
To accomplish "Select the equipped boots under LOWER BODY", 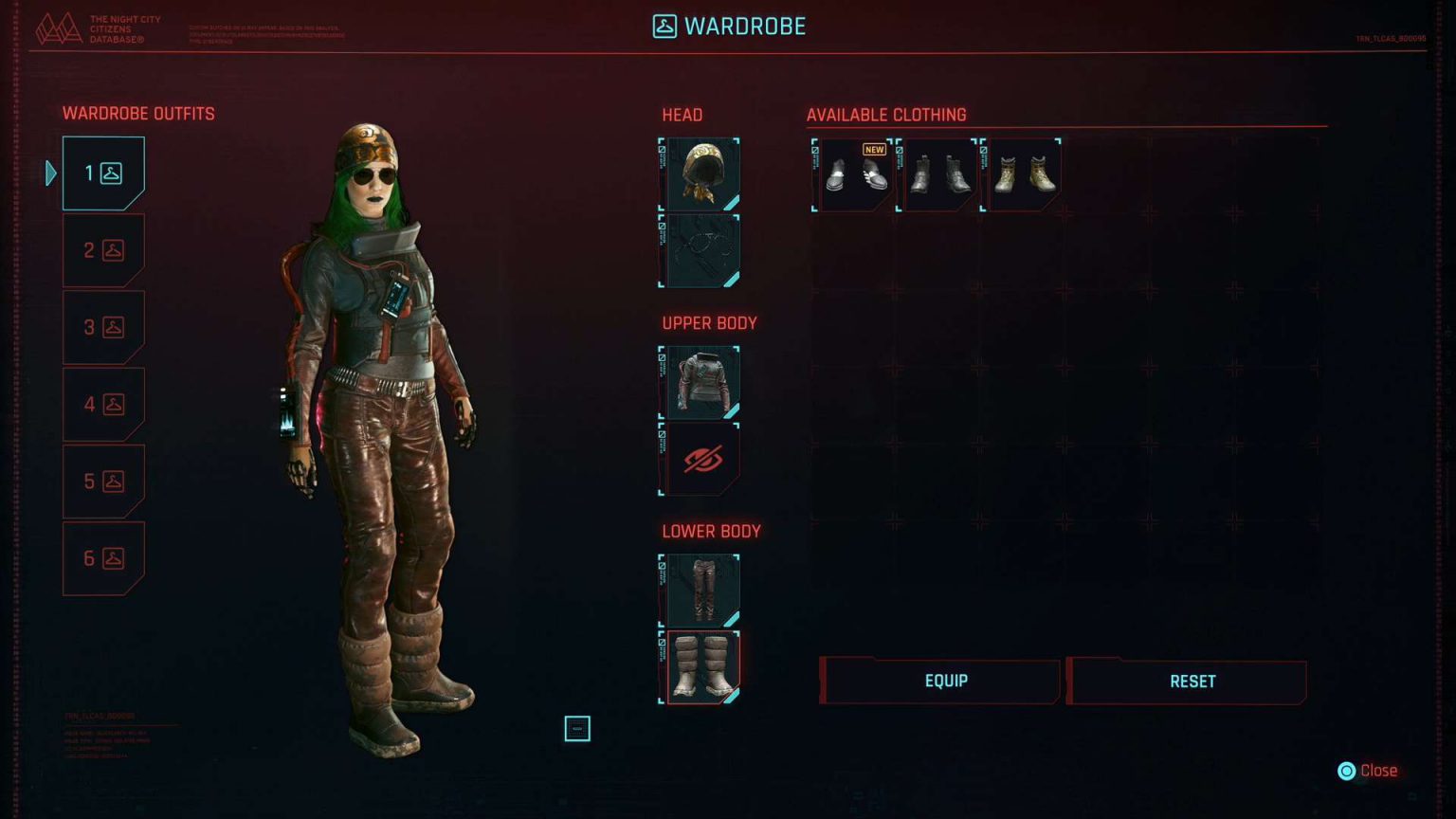I will click(702, 666).
